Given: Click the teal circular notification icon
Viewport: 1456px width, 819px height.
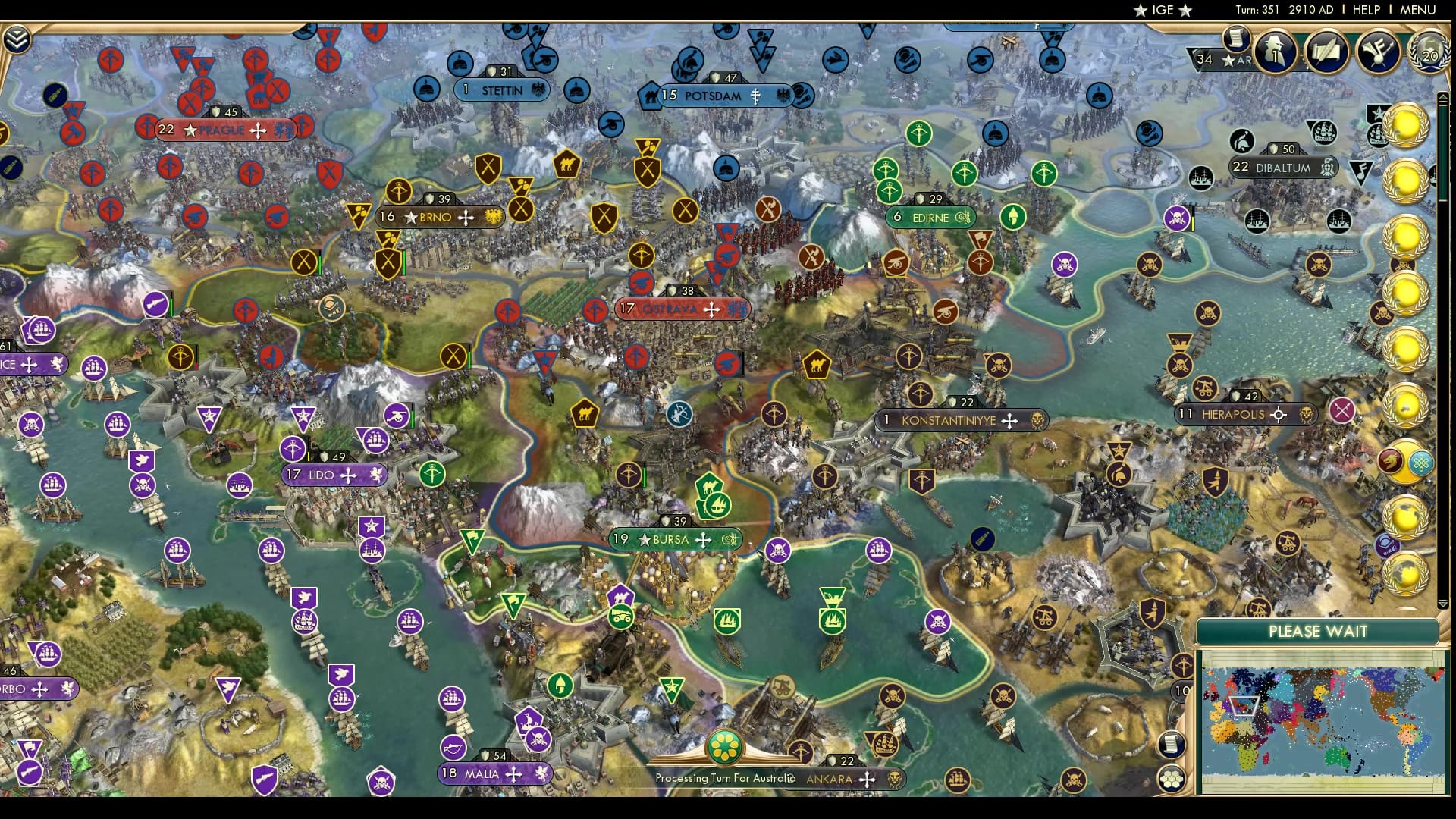Looking at the screenshot, I should click(1420, 463).
